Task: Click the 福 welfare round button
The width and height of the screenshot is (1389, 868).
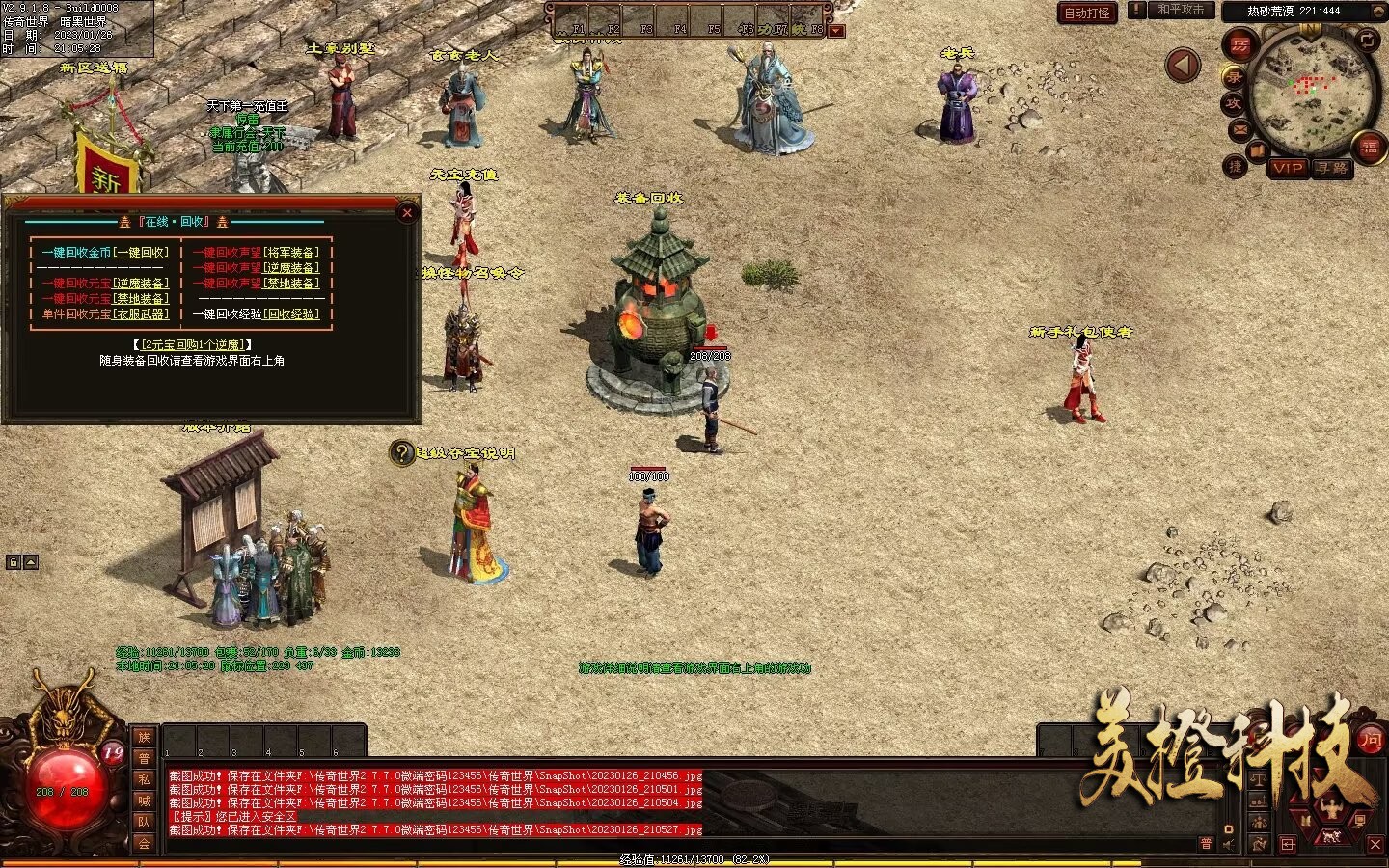Action: pyautogui.click(x=1370, y=147)
